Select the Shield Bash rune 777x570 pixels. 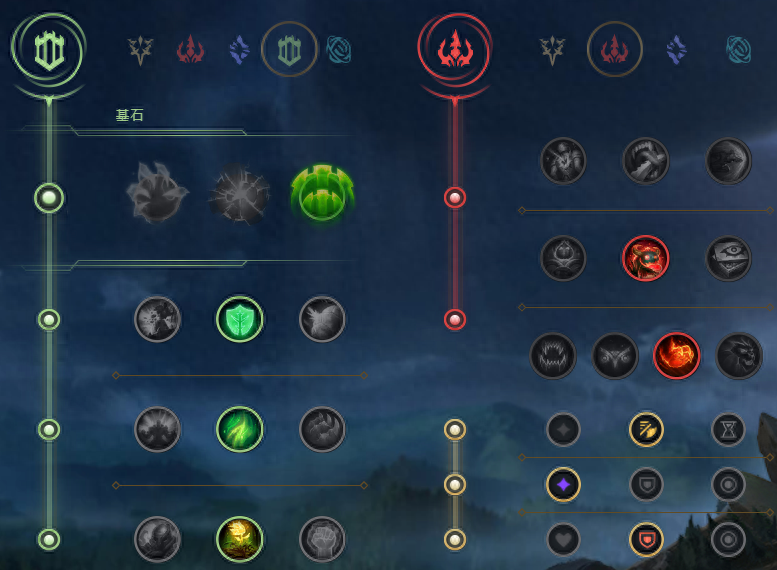coord(322,319)
